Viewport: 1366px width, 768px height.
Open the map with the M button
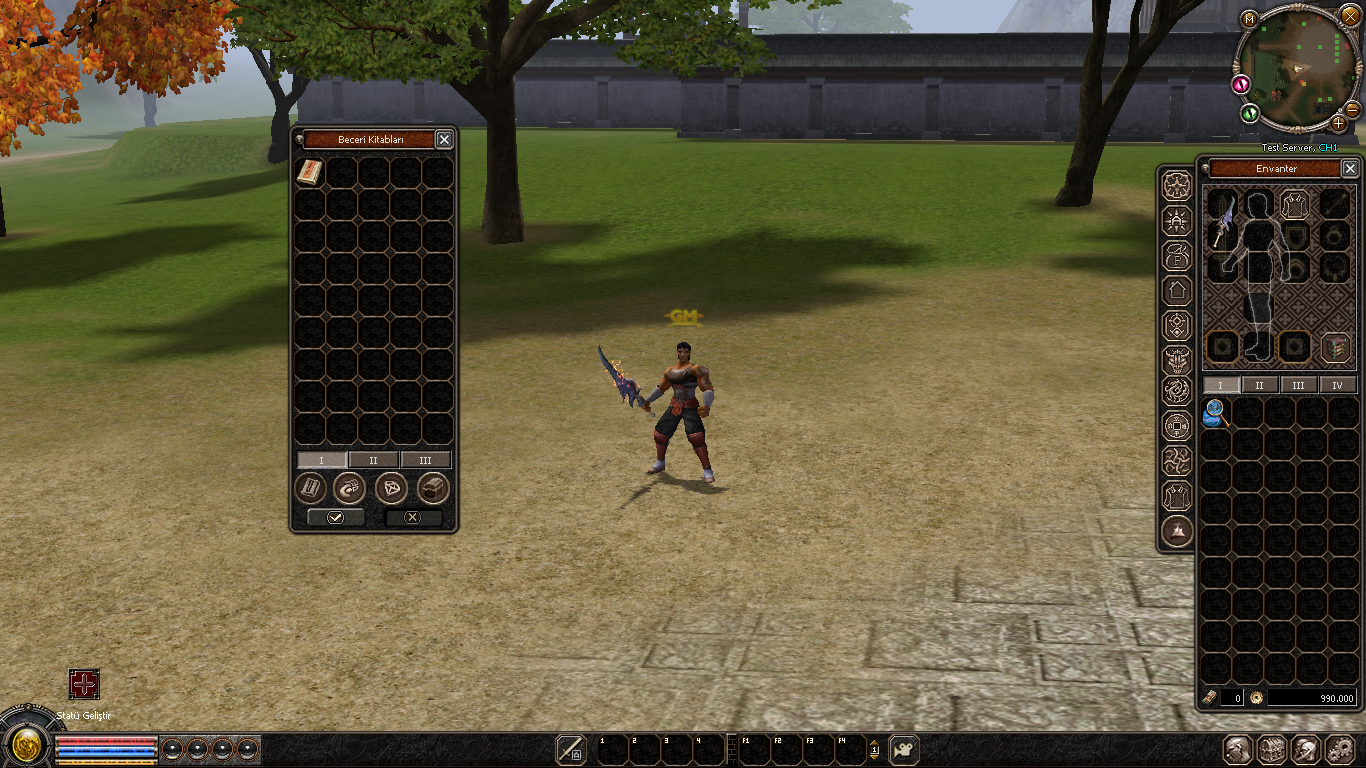1249,18
